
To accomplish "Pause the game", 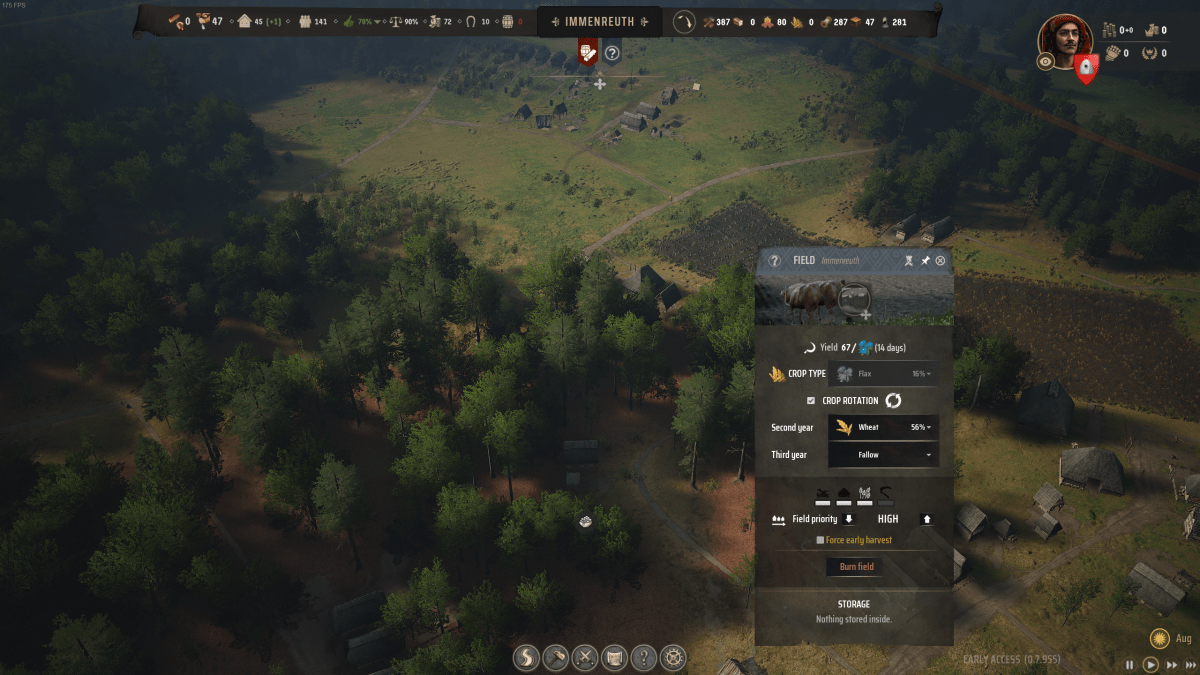I will click(x=1130, y=664).
